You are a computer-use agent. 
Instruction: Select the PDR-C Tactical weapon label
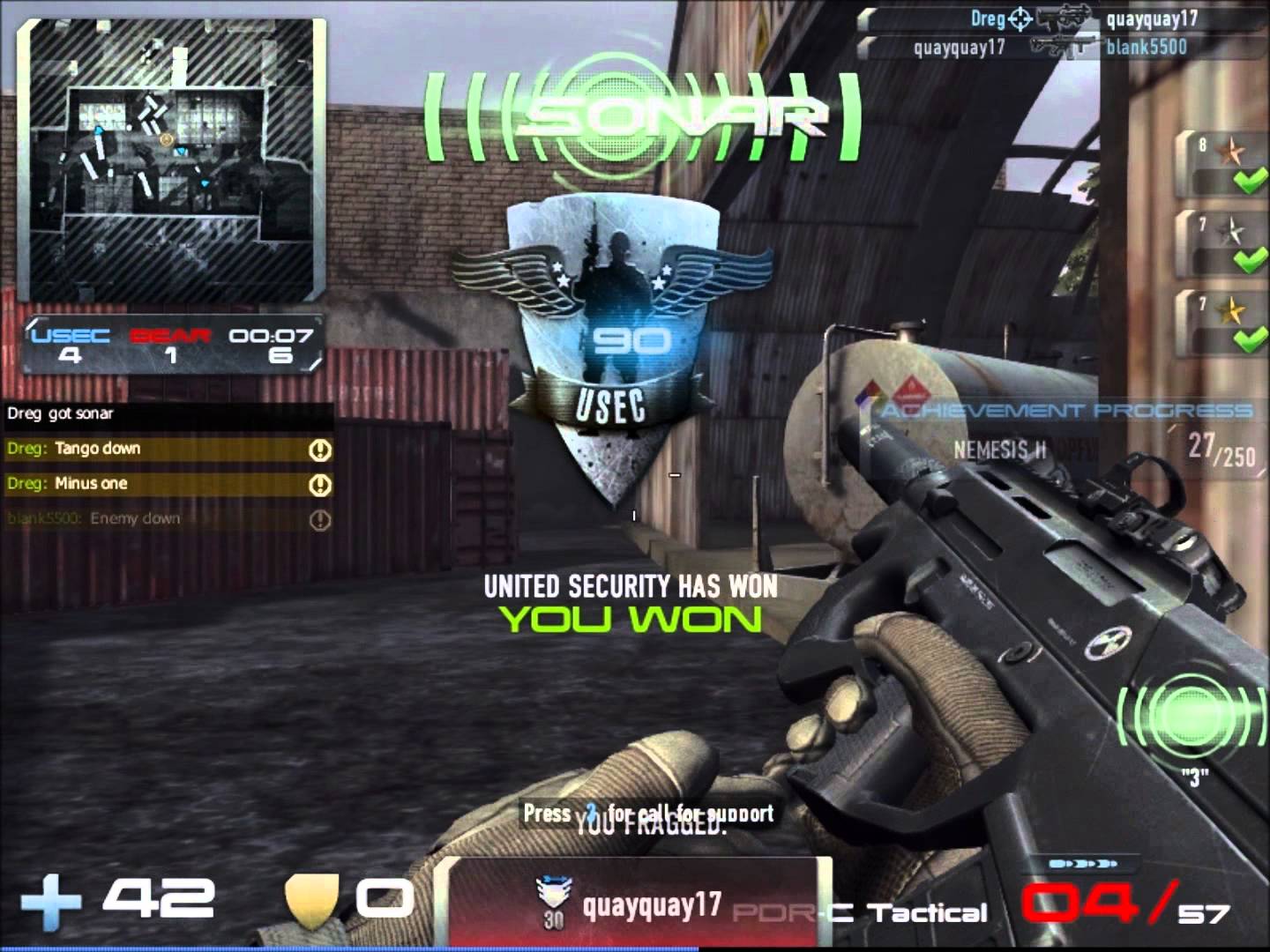(860, 913)
